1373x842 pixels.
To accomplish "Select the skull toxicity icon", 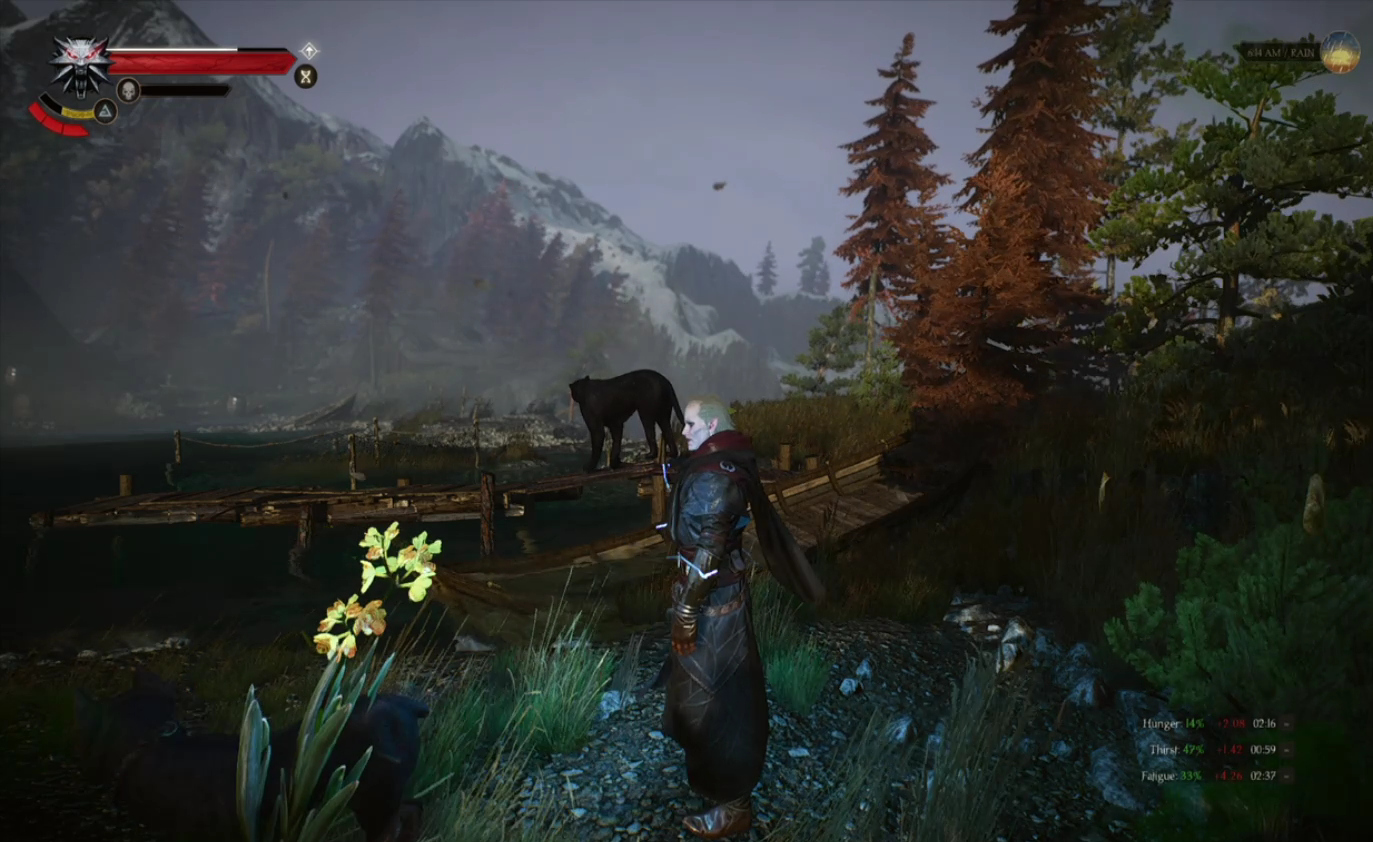I will tap(128, 90).
